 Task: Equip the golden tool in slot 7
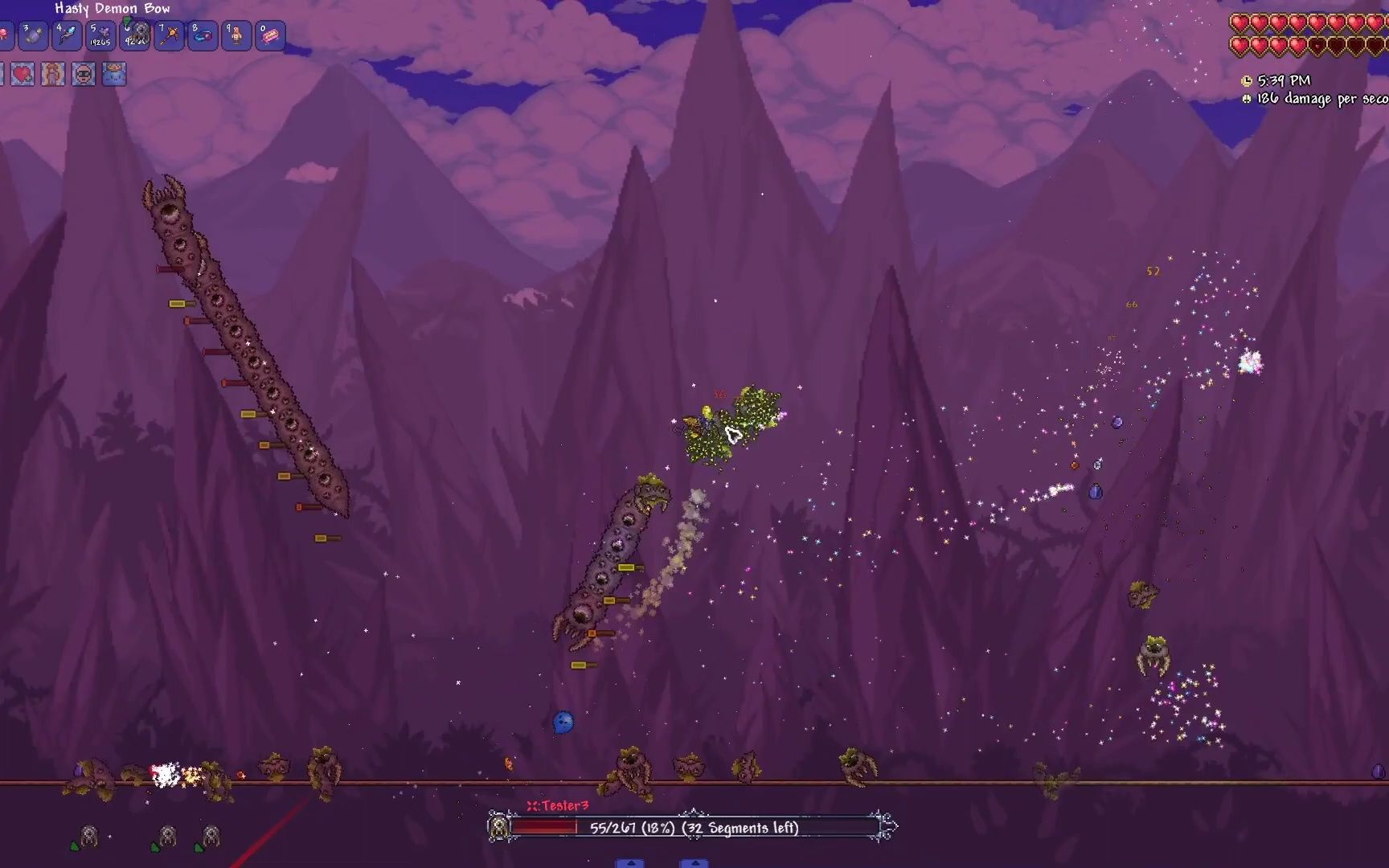[169, 36]
